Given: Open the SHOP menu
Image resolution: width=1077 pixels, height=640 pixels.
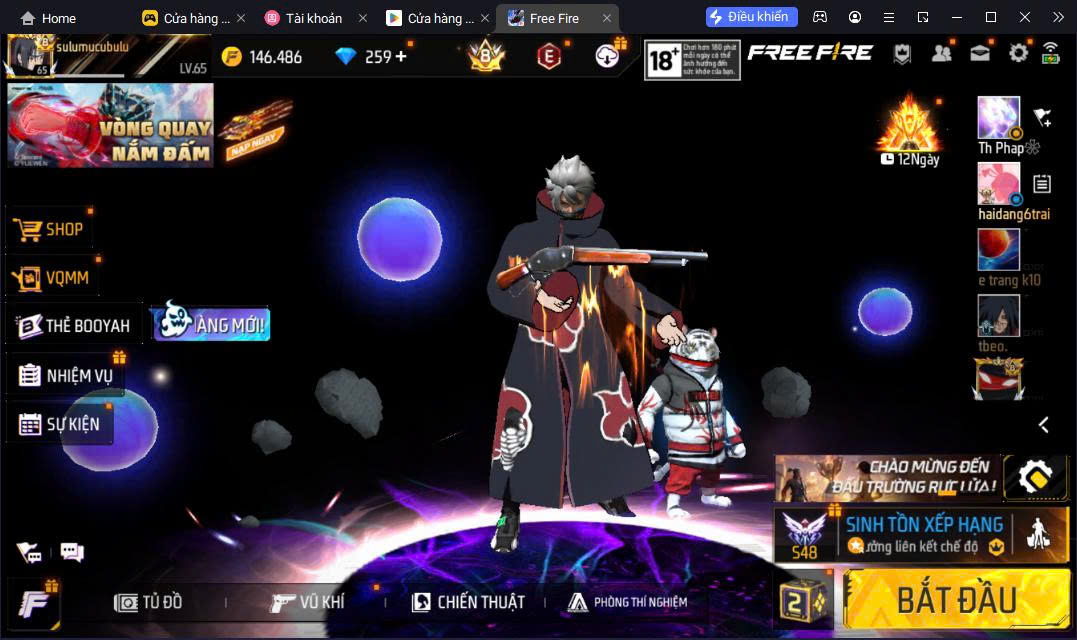Looking at the screenshot, I should (x=50, y=229).
